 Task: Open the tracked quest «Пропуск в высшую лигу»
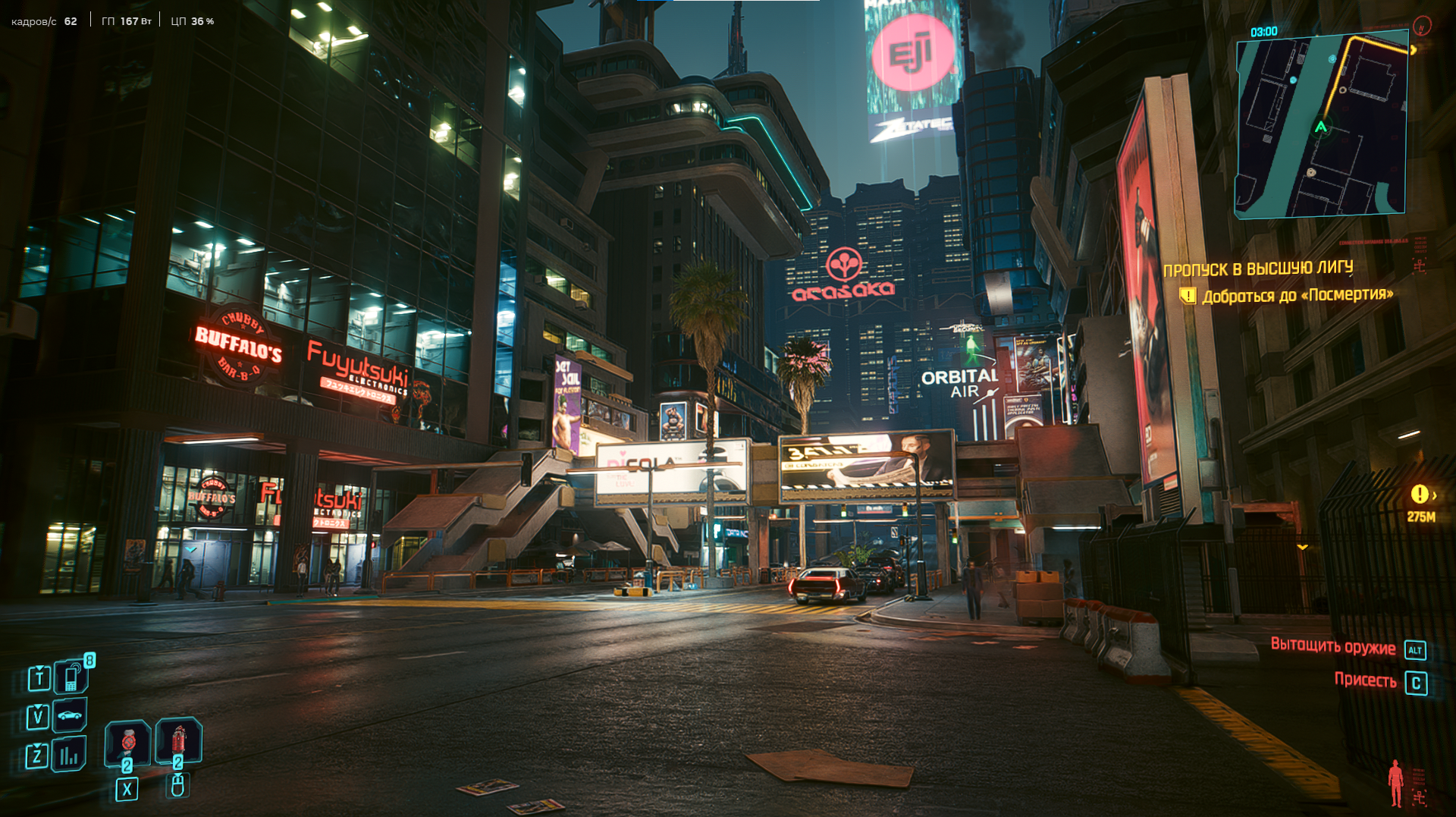pyautogui.click(x=1257, y=269)
